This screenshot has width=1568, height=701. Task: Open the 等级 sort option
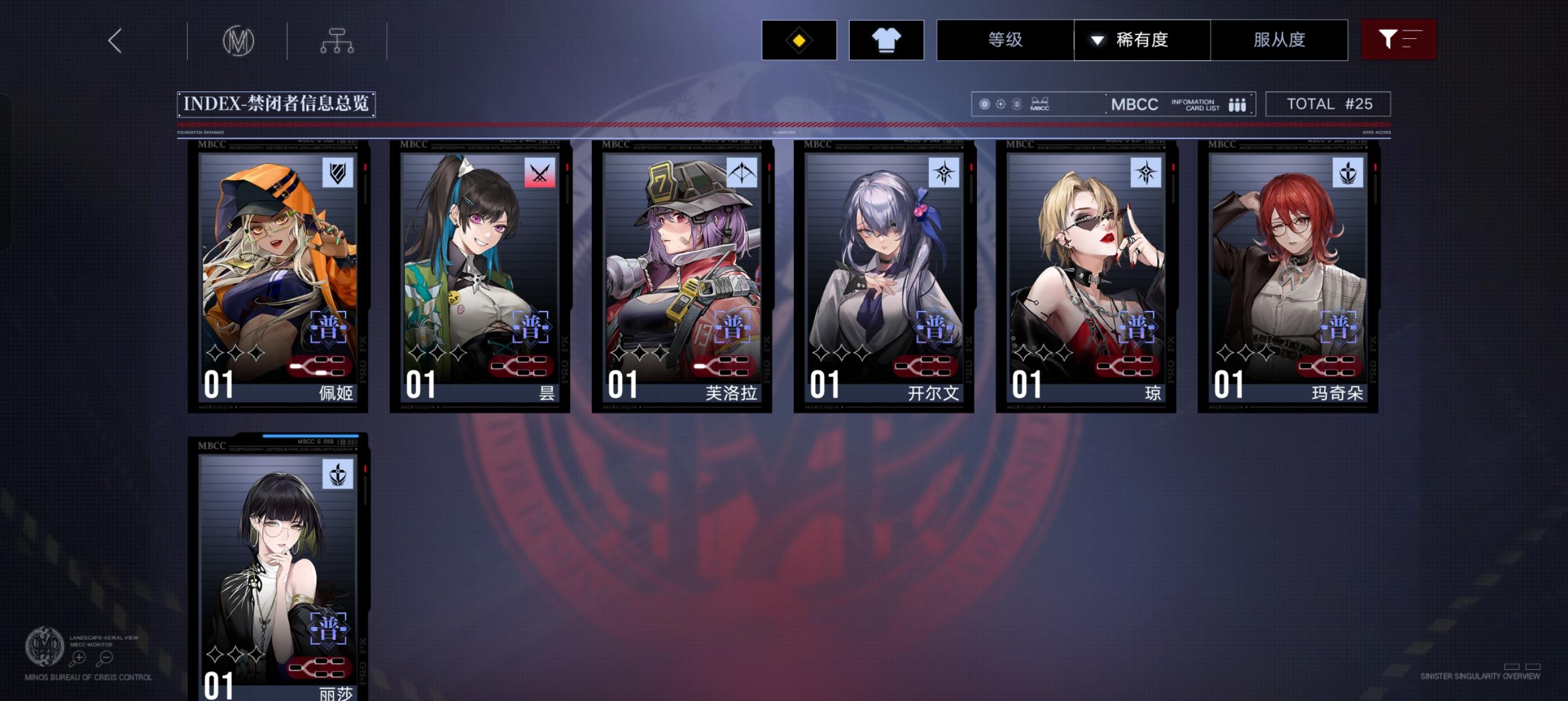click(x=1003, y=39)
